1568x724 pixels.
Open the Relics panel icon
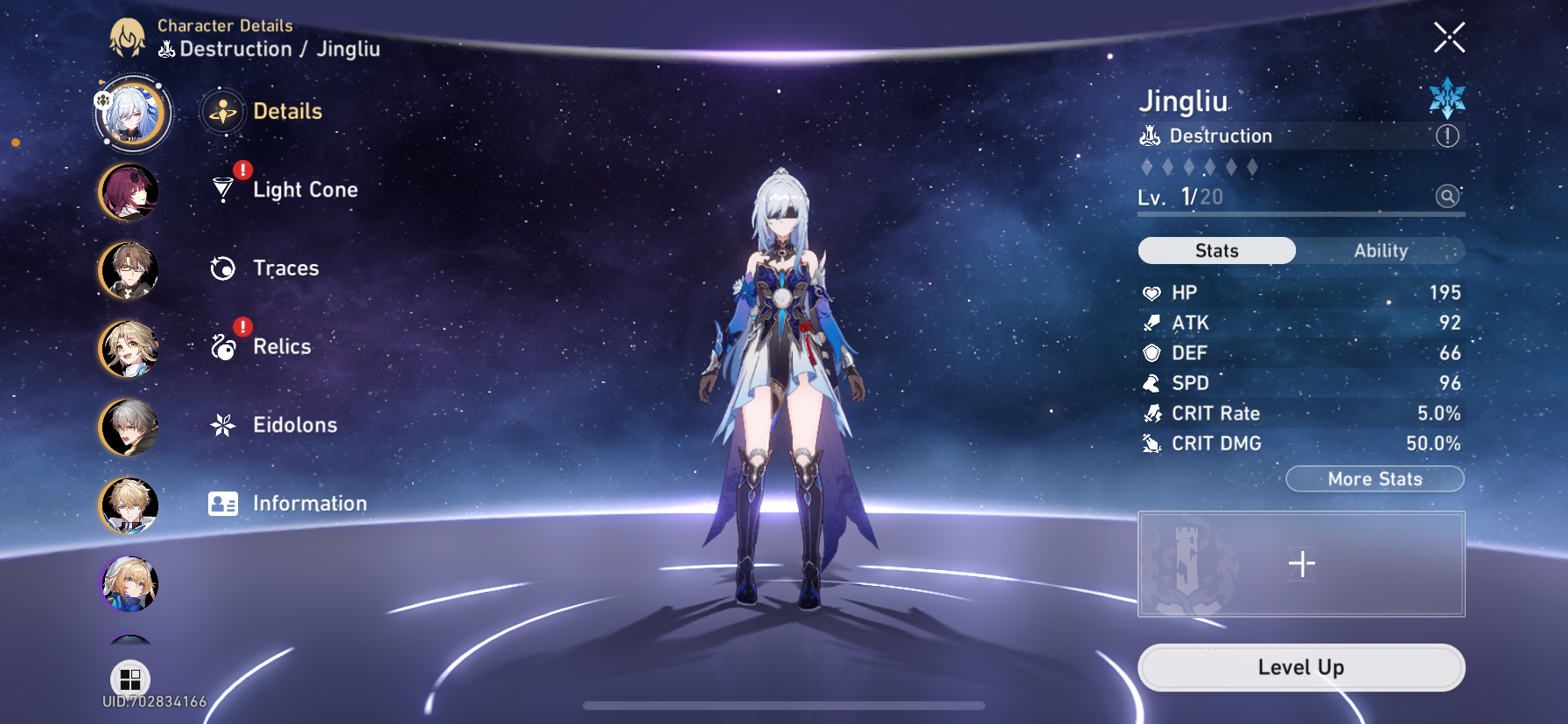(223, 346)
